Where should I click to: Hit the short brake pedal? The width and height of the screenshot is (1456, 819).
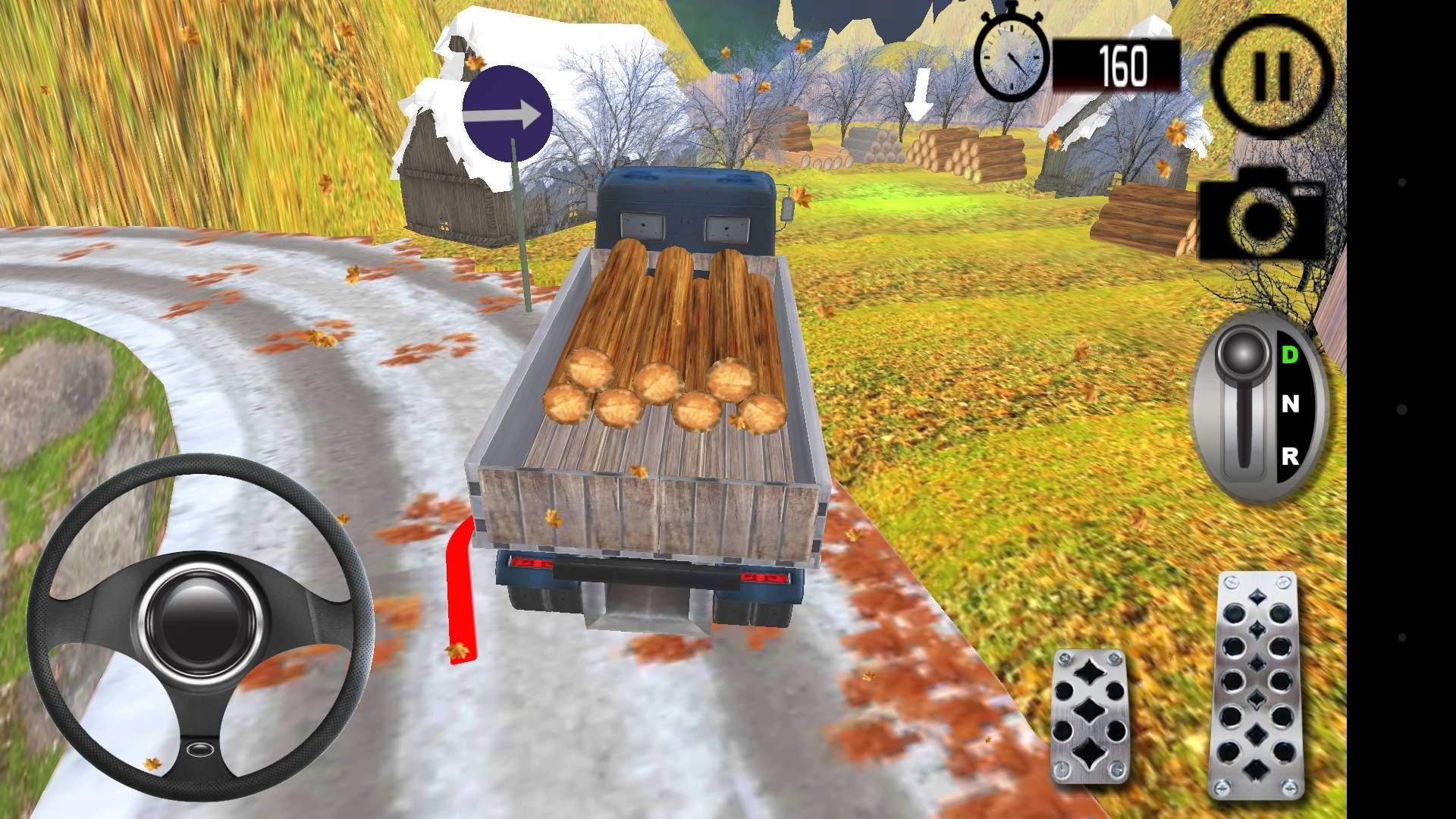(1089, 715)
